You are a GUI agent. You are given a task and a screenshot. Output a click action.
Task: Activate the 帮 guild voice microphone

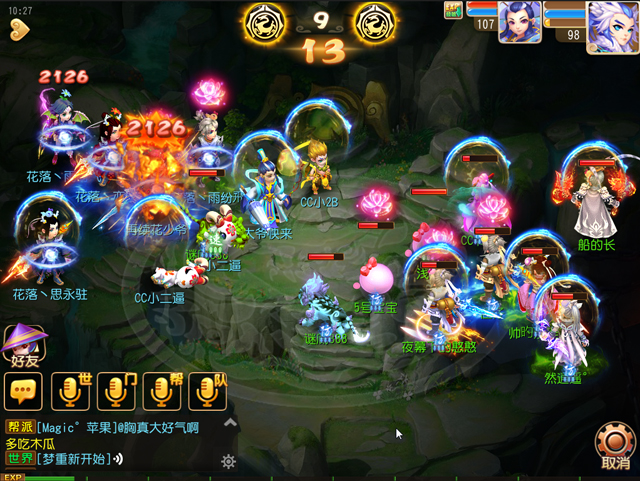tap(162, 391)
